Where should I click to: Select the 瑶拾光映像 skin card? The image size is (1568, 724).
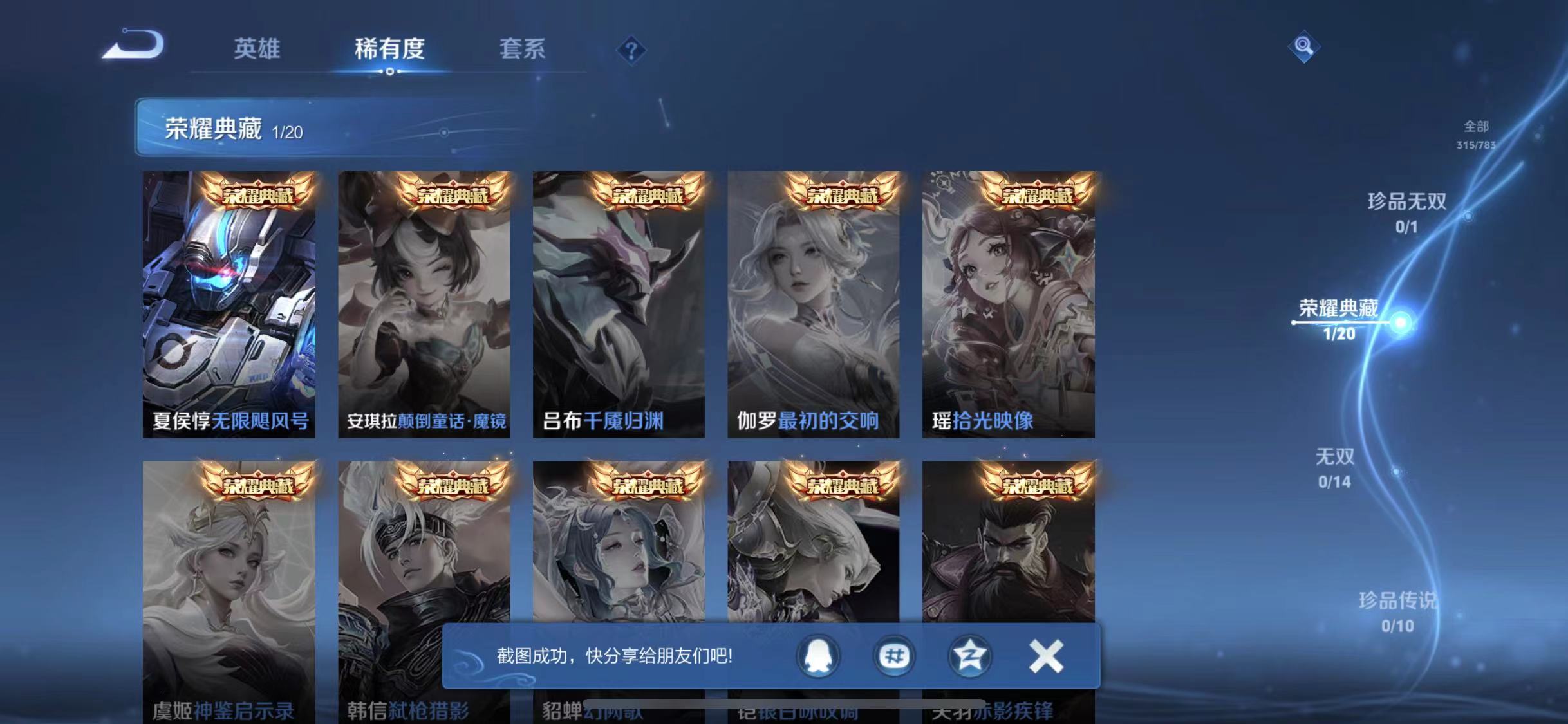1009,302
